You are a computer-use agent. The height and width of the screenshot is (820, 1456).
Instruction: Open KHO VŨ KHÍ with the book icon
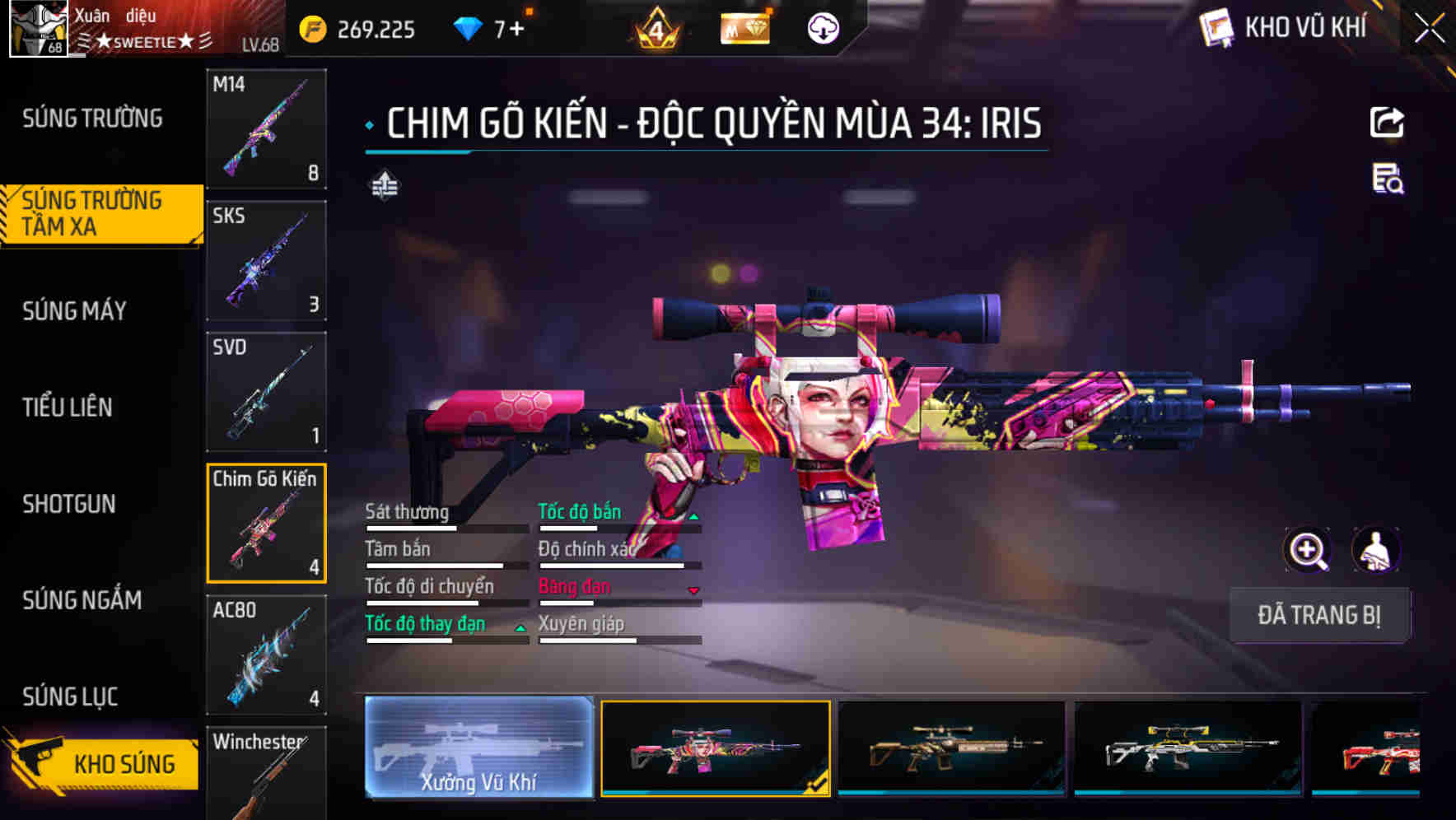[x=1216, y=27]
